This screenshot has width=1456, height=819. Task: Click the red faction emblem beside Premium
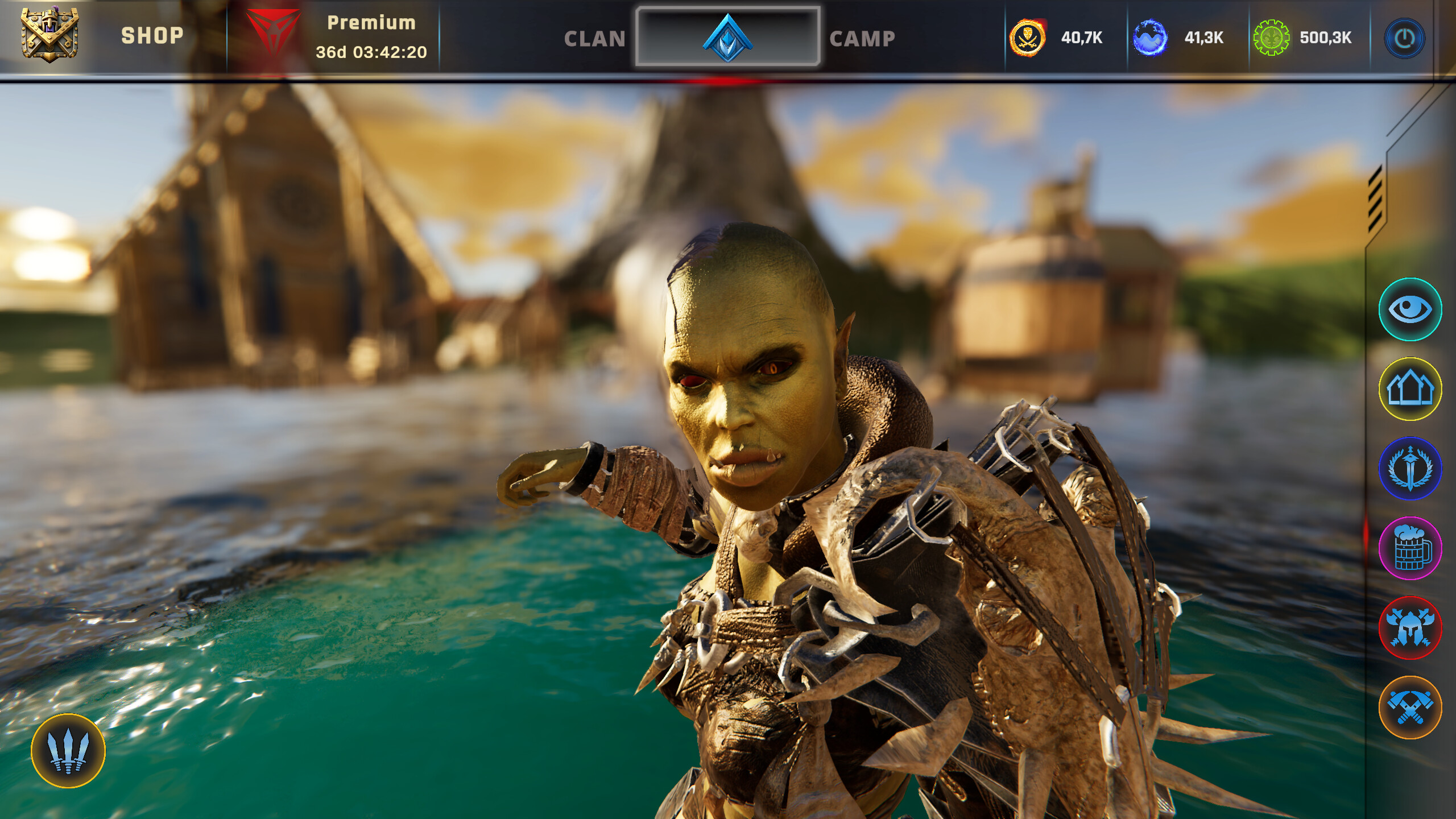point(274,32)
